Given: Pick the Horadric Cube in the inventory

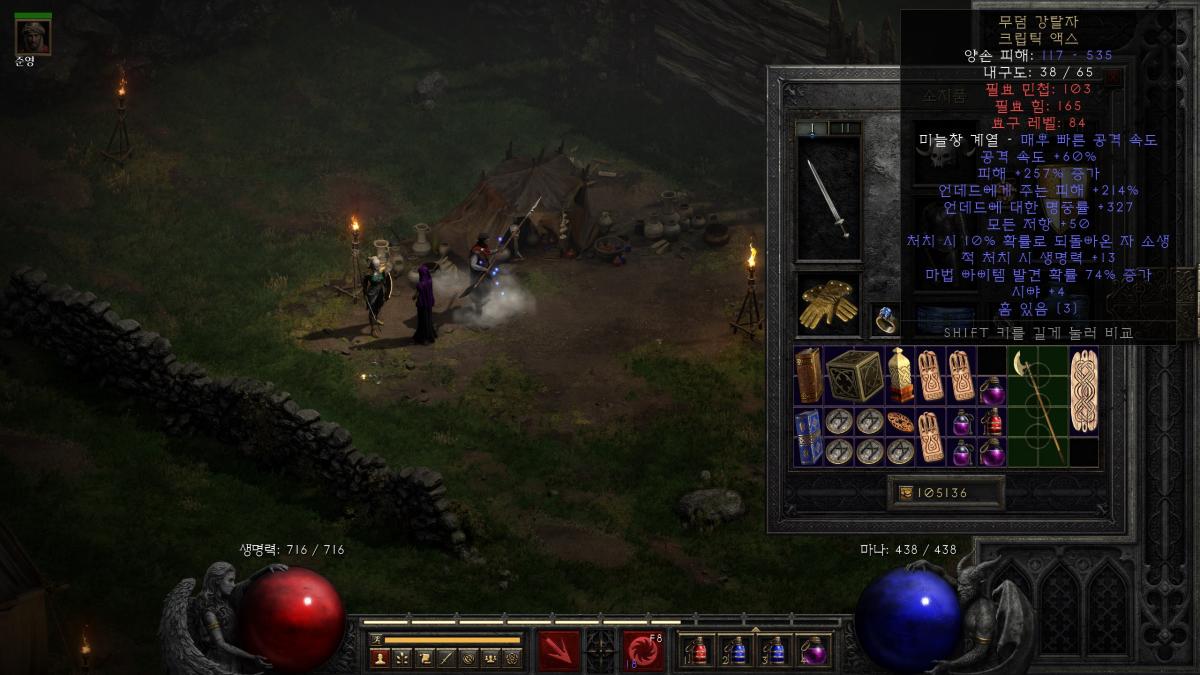Looking at the screenshot, I should pos(854,375).
